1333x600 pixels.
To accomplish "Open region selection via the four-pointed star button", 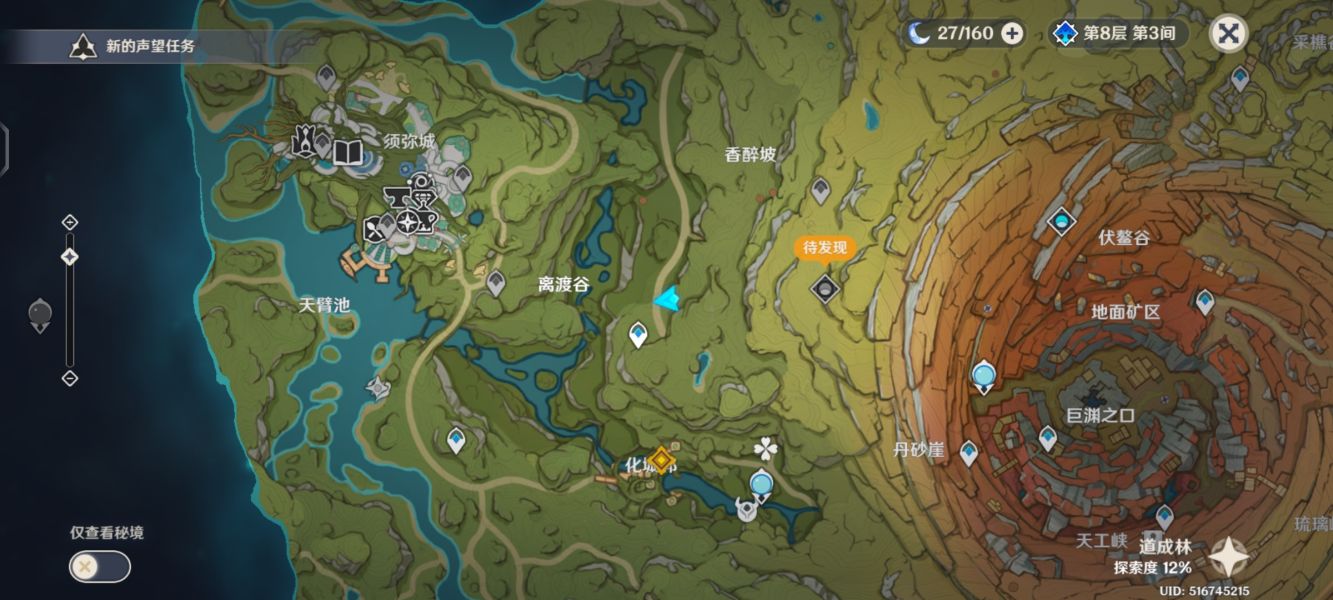I will pos(1228,557).
